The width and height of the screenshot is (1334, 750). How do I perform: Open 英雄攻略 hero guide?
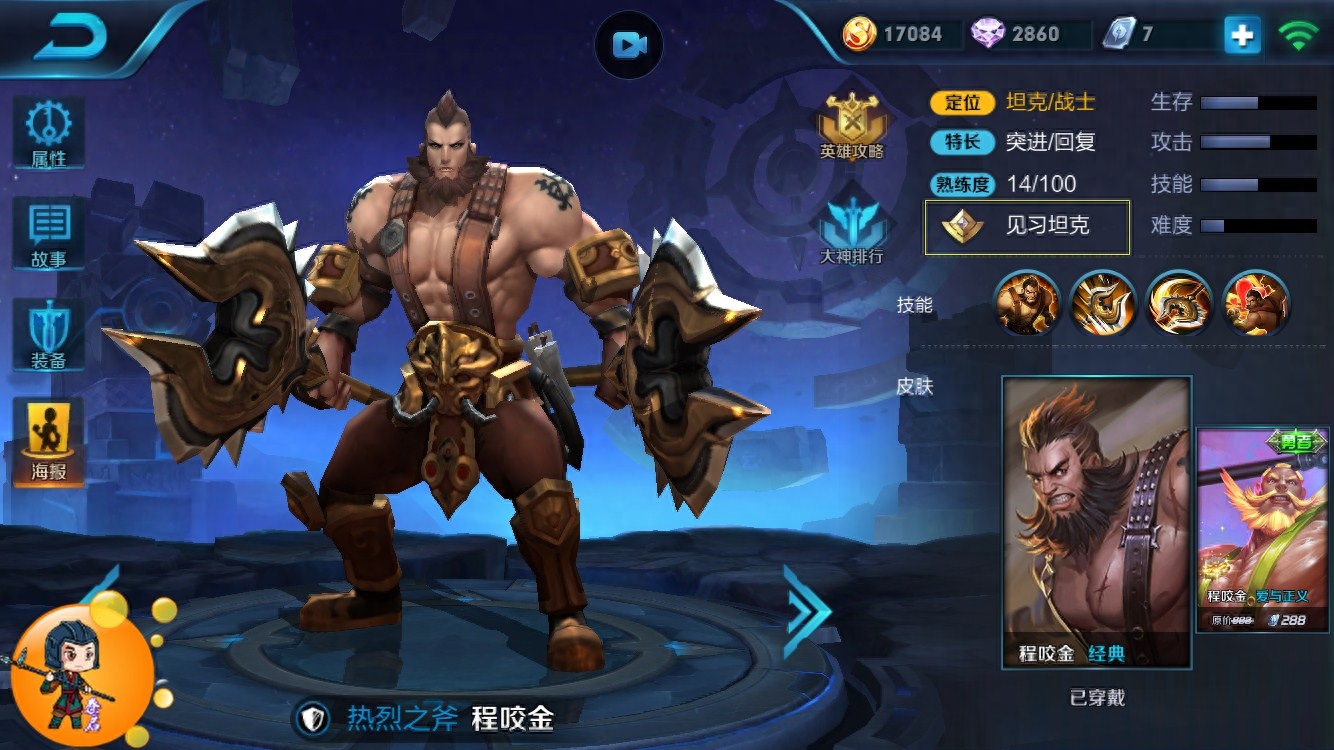tap(852, 126)
